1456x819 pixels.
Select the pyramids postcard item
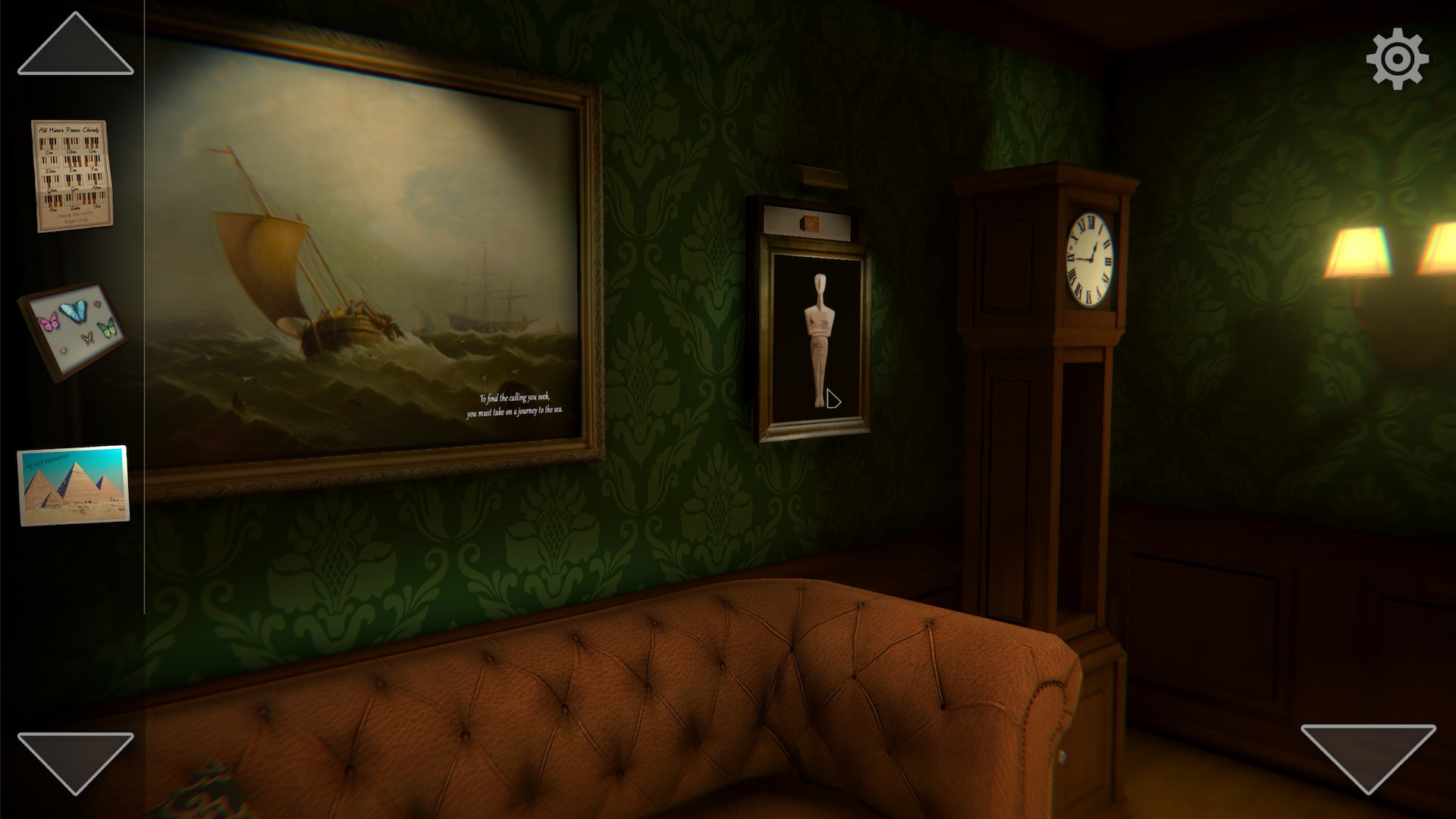point(74,485)
